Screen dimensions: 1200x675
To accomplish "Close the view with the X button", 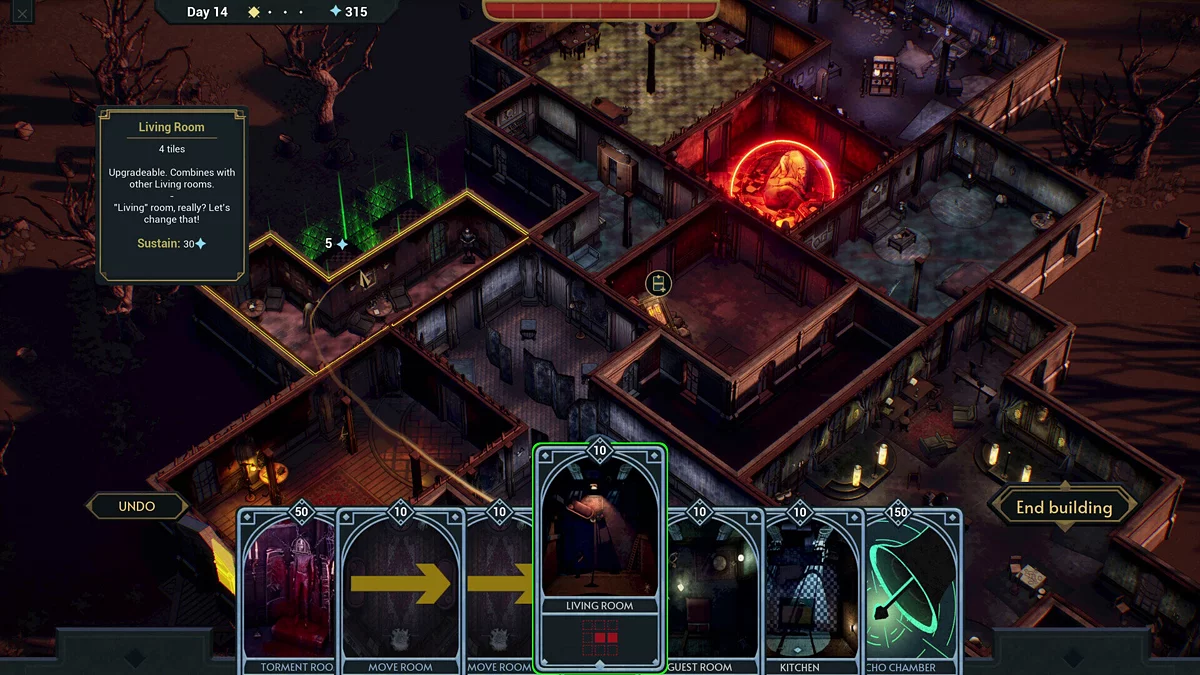I will pos(22,13).
